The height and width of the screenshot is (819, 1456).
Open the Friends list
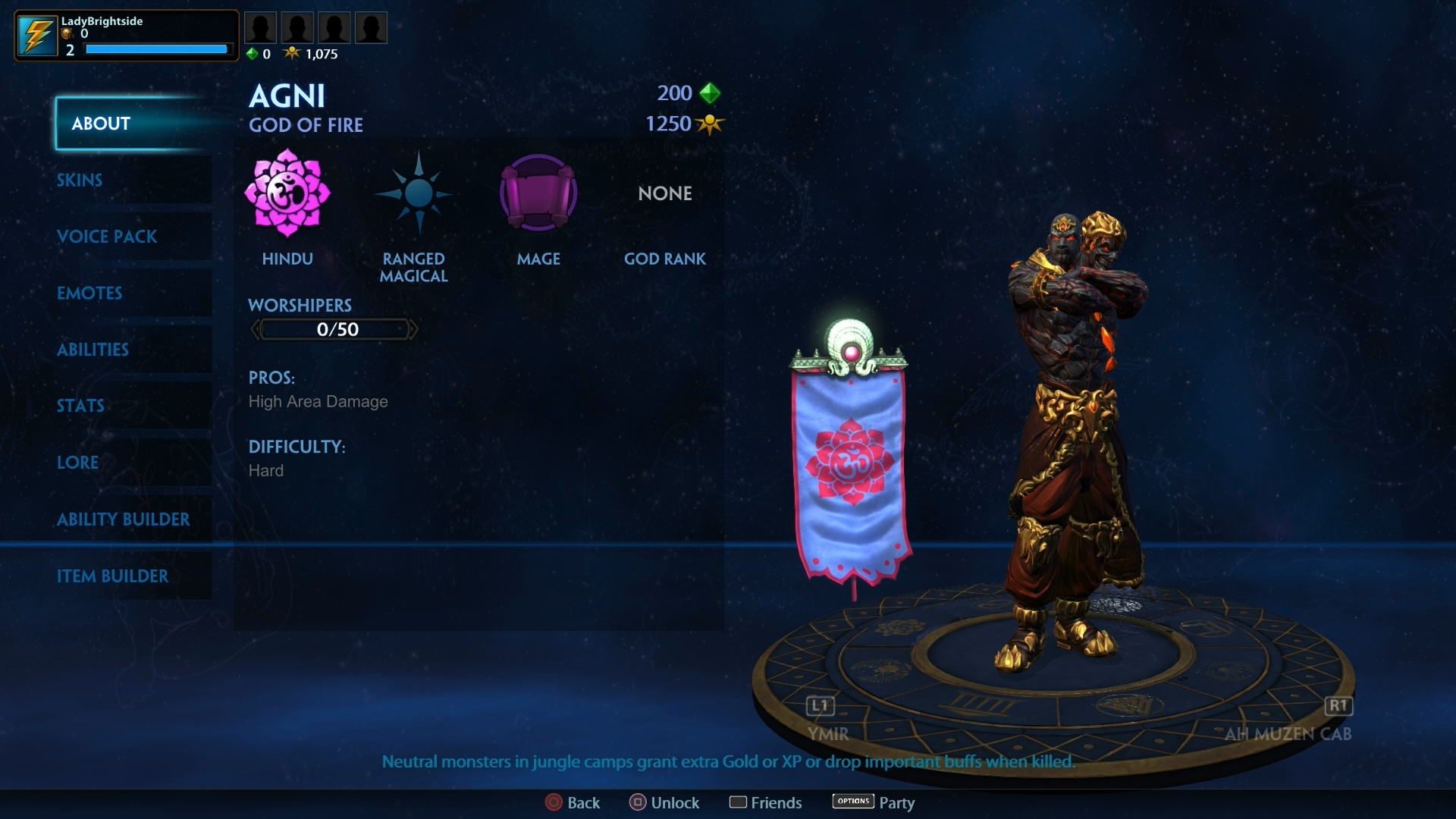(765, 802)
